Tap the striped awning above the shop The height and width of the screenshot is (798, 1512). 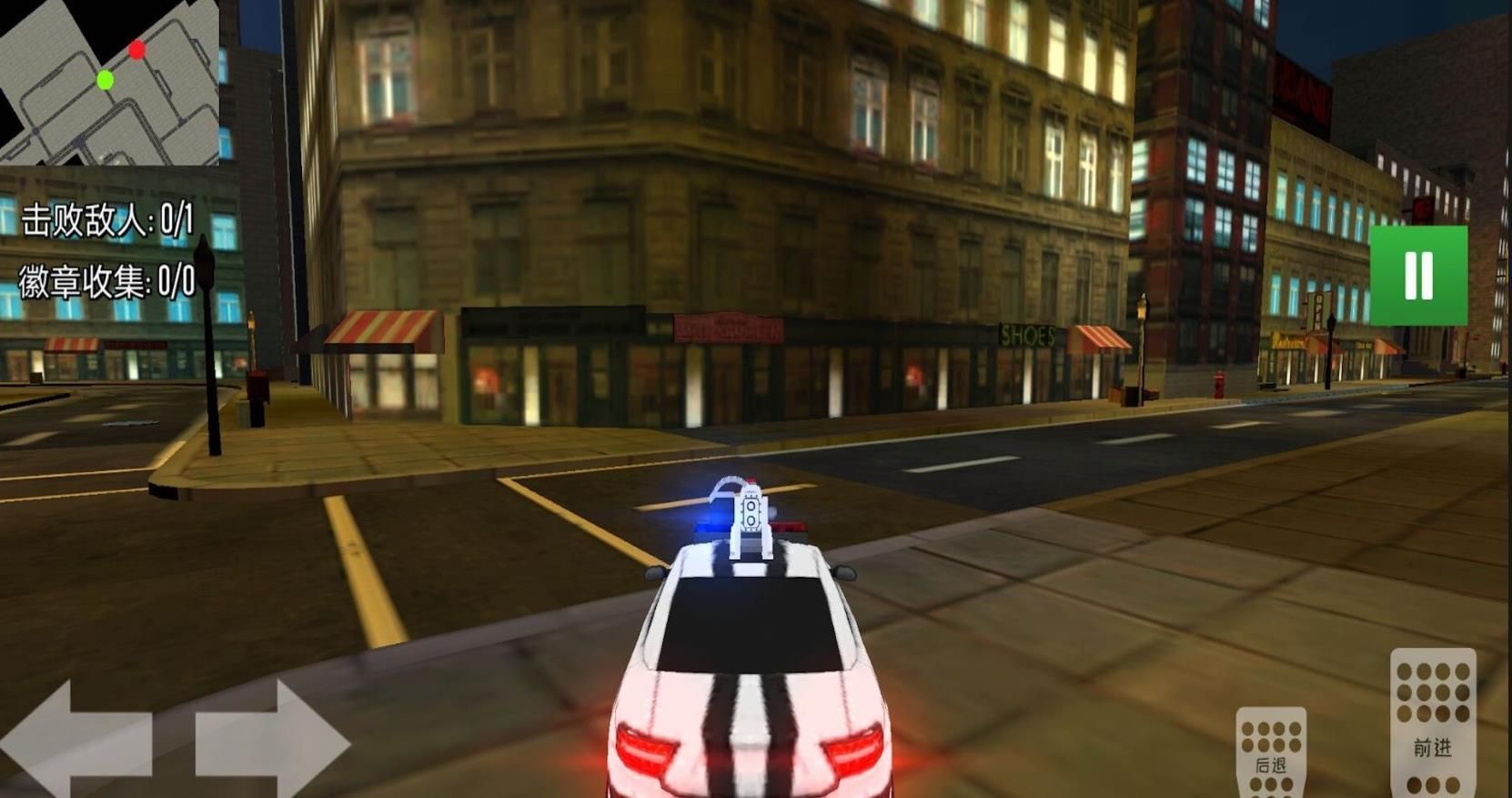(382, 328)
